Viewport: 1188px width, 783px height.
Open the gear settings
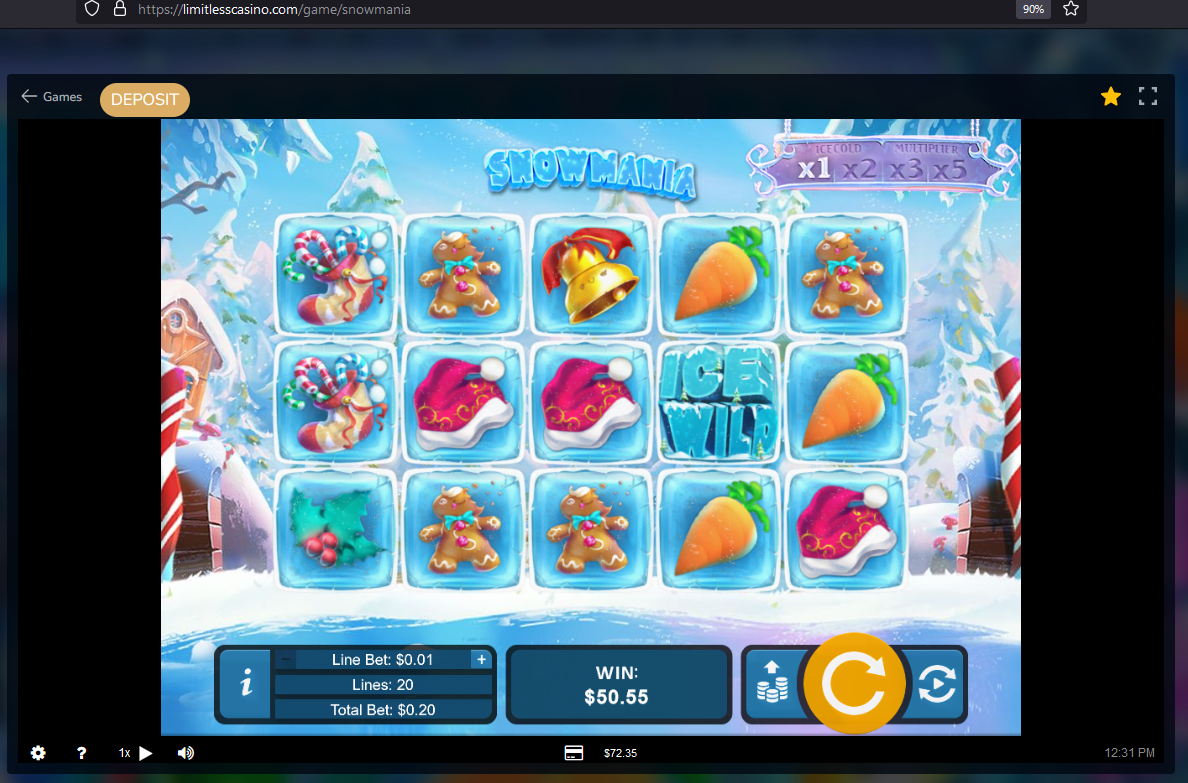point(38,753)
